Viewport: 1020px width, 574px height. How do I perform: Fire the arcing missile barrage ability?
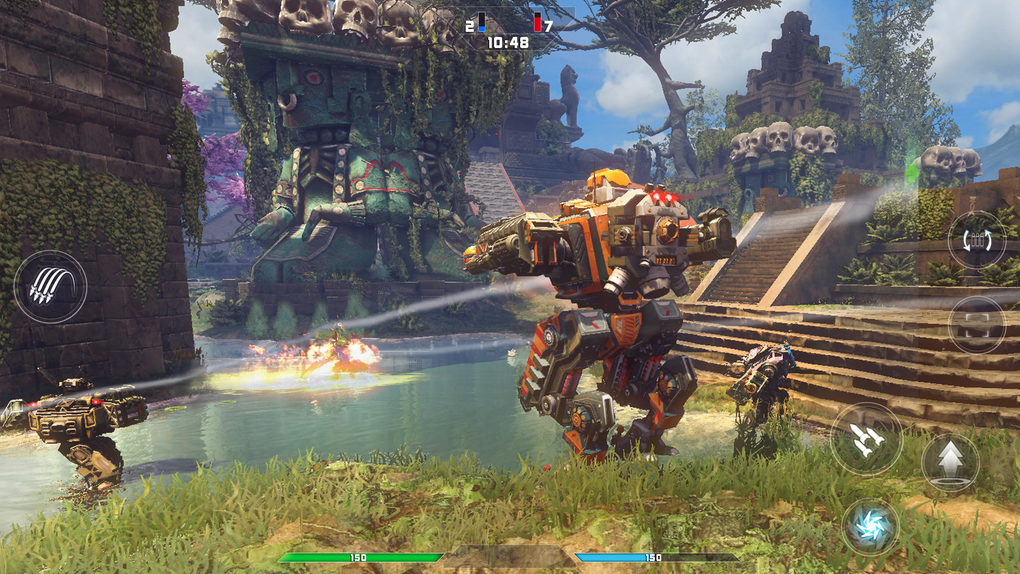pyautogui.click(x=50, y=286)
